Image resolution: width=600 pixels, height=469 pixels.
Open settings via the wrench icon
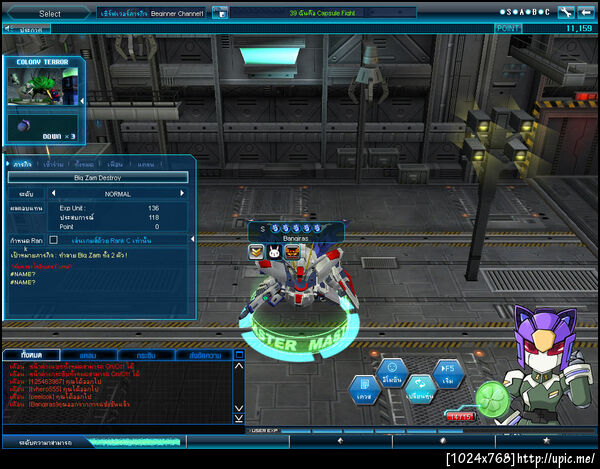(565, 13)
